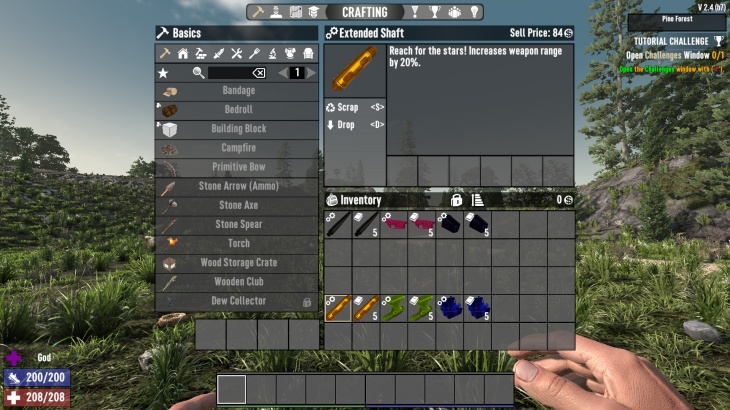Show favorite recipes with the star icon
730x410 pixels.
(163, 73)
